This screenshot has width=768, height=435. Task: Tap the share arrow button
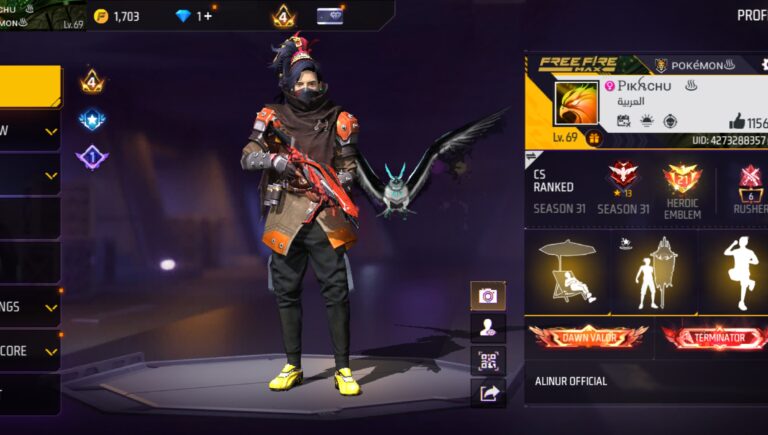(x=488, y=394)
